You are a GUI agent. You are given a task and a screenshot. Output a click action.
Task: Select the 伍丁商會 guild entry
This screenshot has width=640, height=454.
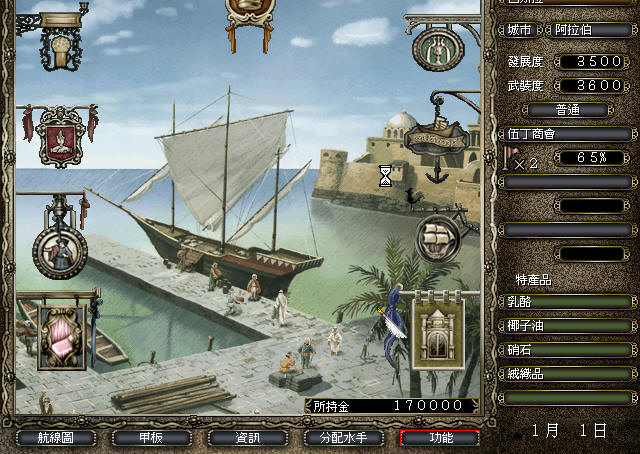point(566,133)
